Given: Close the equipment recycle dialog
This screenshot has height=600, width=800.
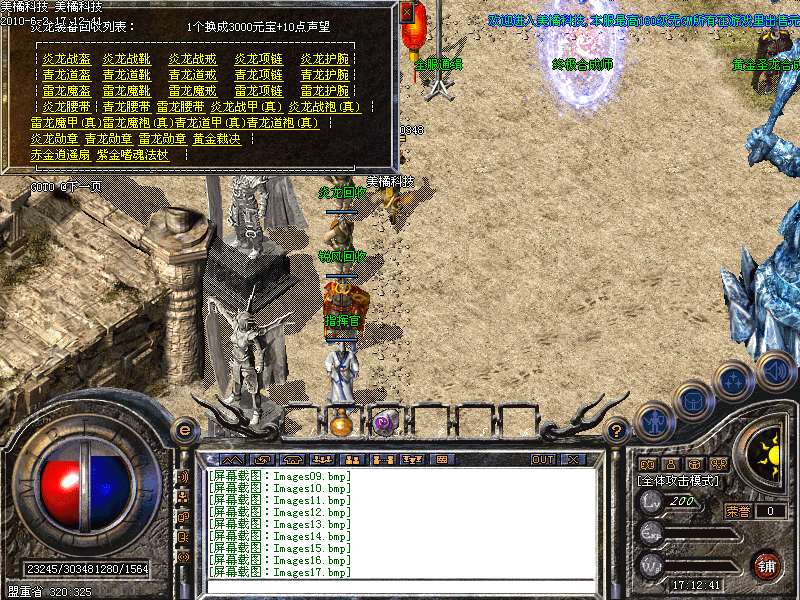Looking at the screenshot, I should point(407,14).
